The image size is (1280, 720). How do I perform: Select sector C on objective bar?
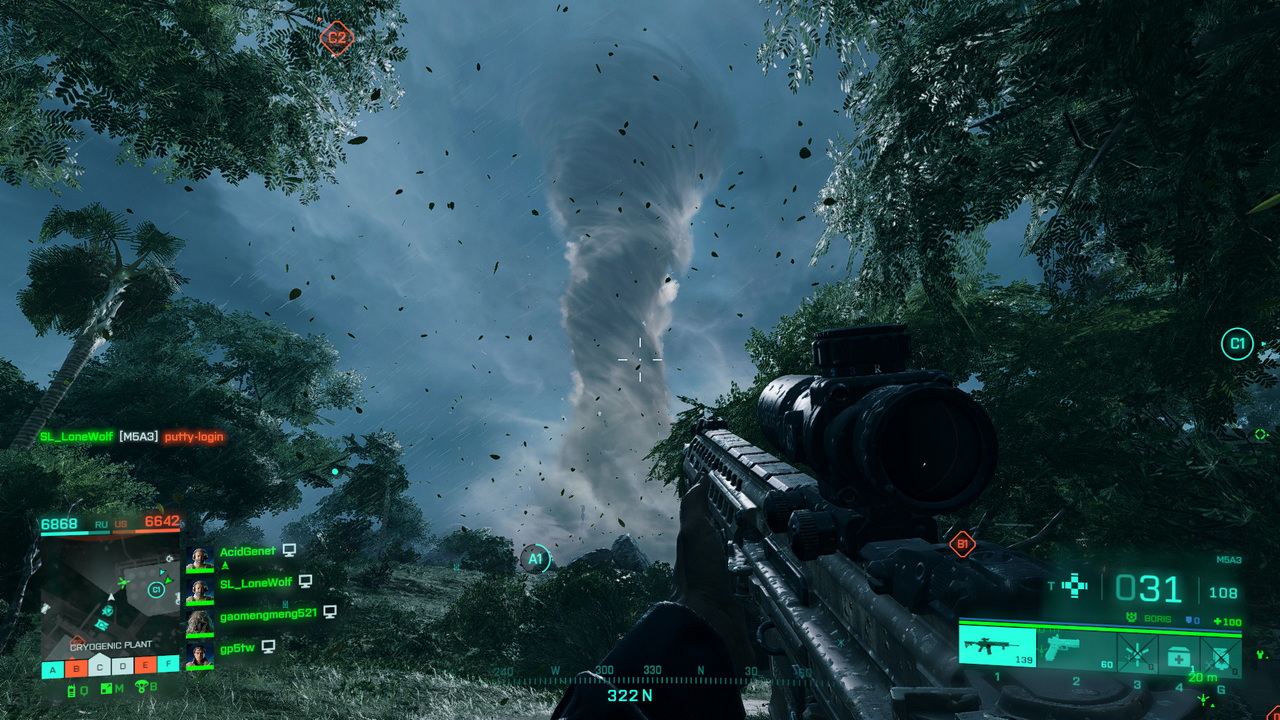coord(99,666)
